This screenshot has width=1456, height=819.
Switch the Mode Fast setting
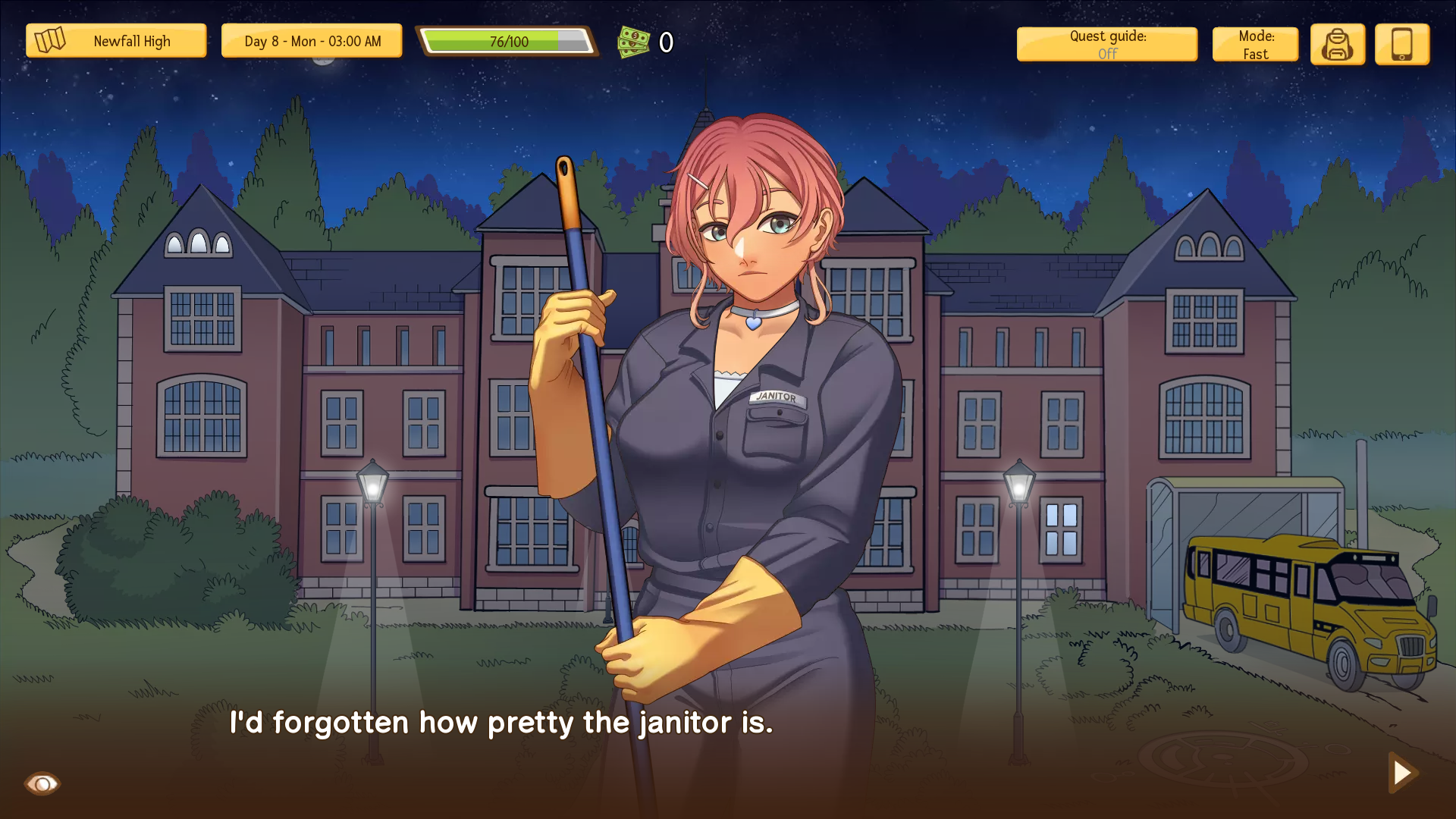click(1255, 45)
